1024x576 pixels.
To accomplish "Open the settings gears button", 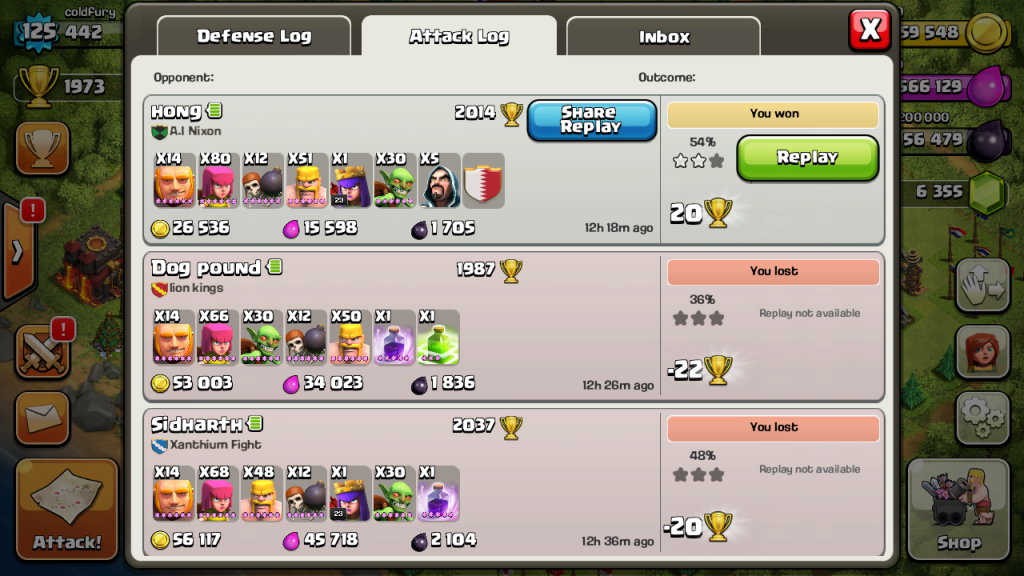I will [x=981, y=416].
